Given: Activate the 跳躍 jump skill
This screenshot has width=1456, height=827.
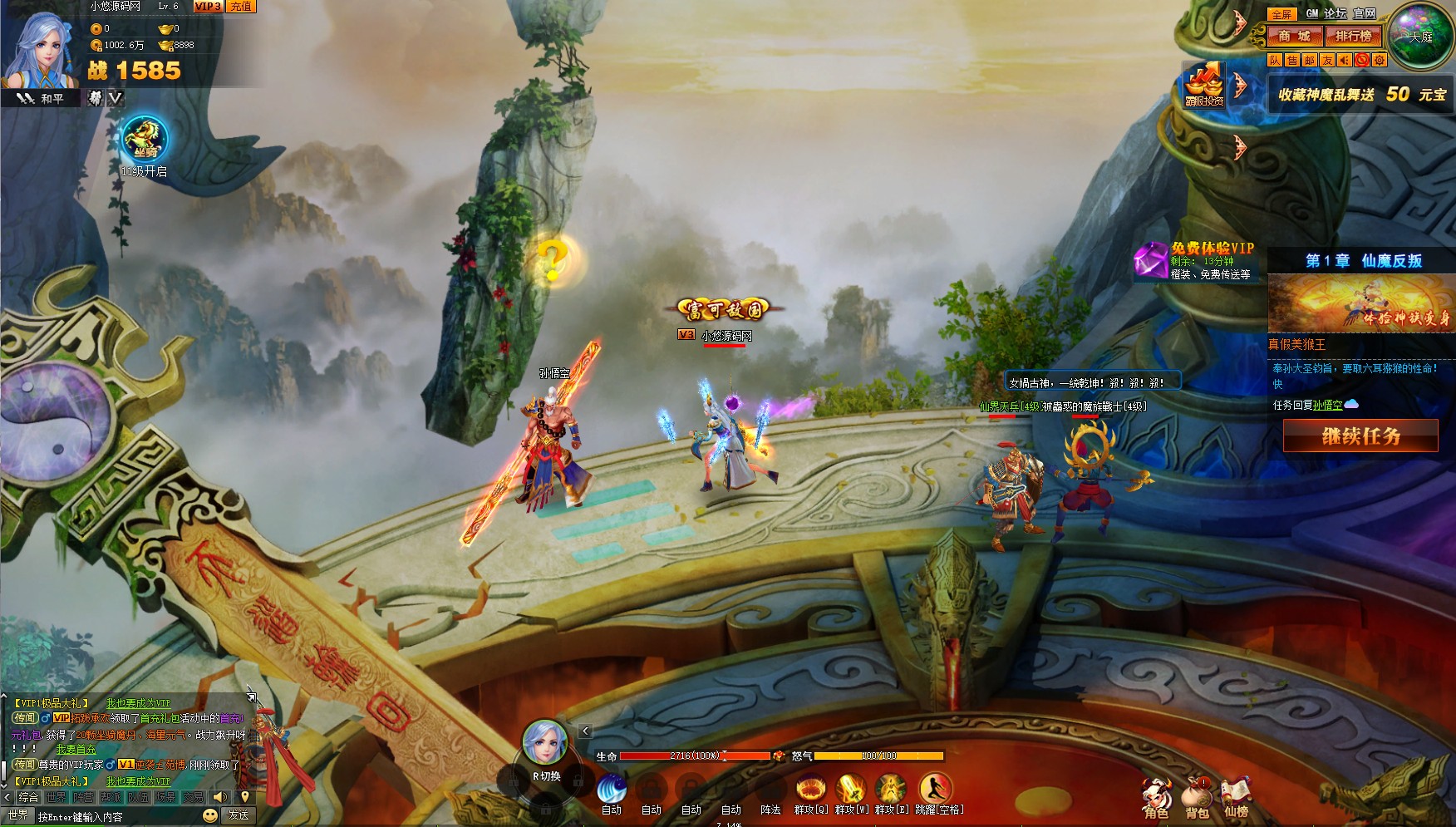Looking at the screenshot, I should (x=937, y=789).
